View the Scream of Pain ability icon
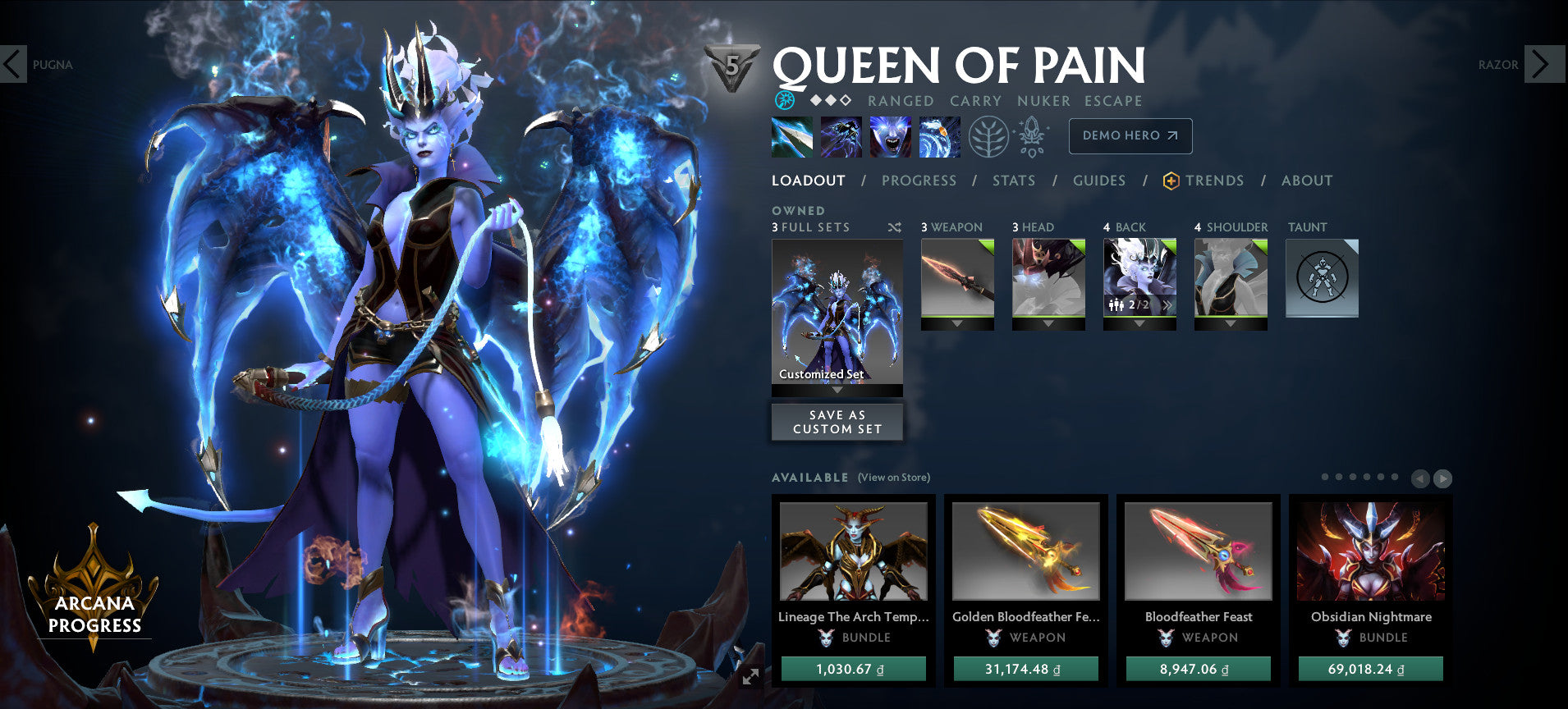The image size is (1568, 709). point(891,138)
